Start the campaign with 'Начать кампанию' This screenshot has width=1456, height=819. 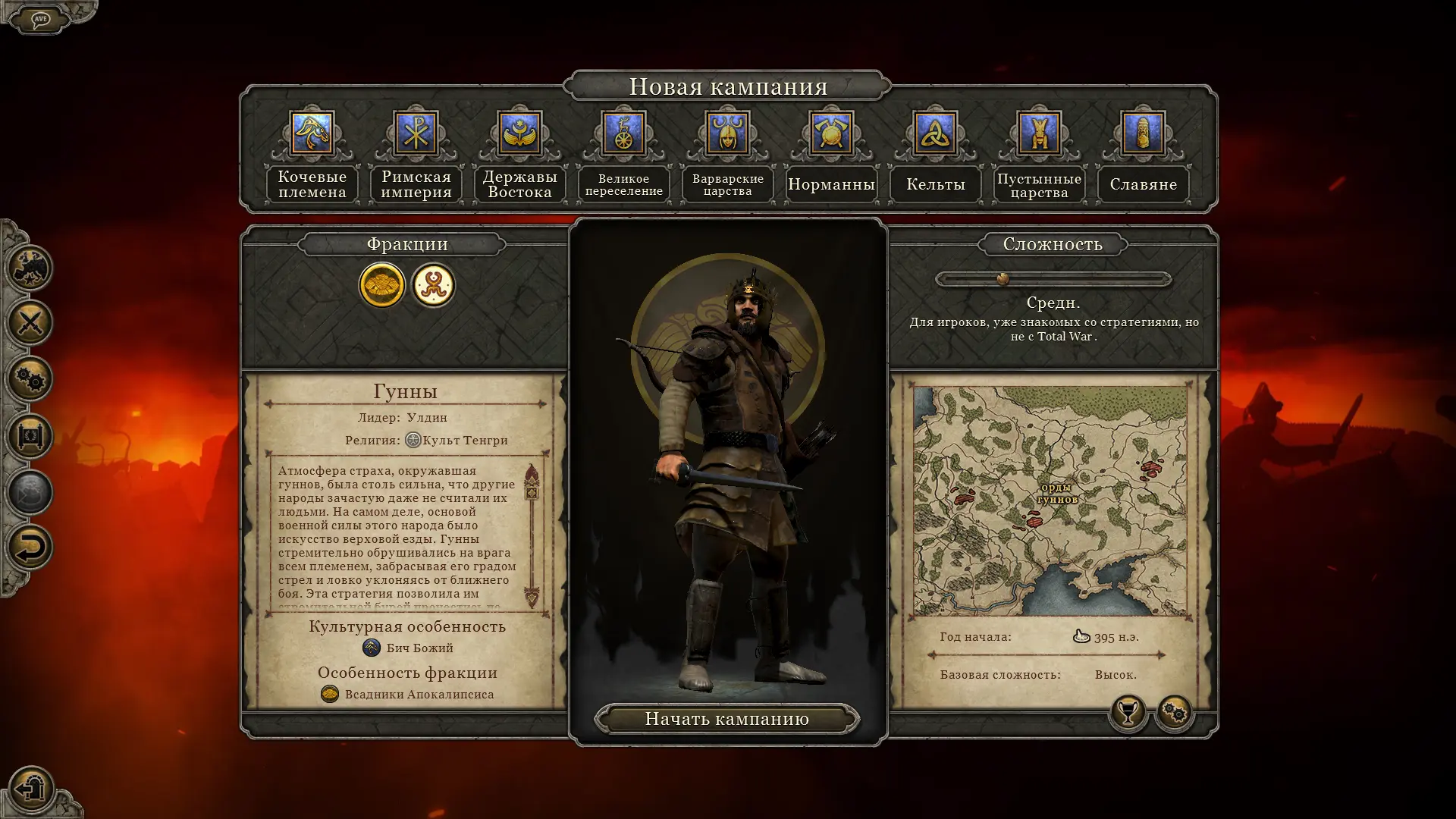pyautogui.click(x=726, y=719)
